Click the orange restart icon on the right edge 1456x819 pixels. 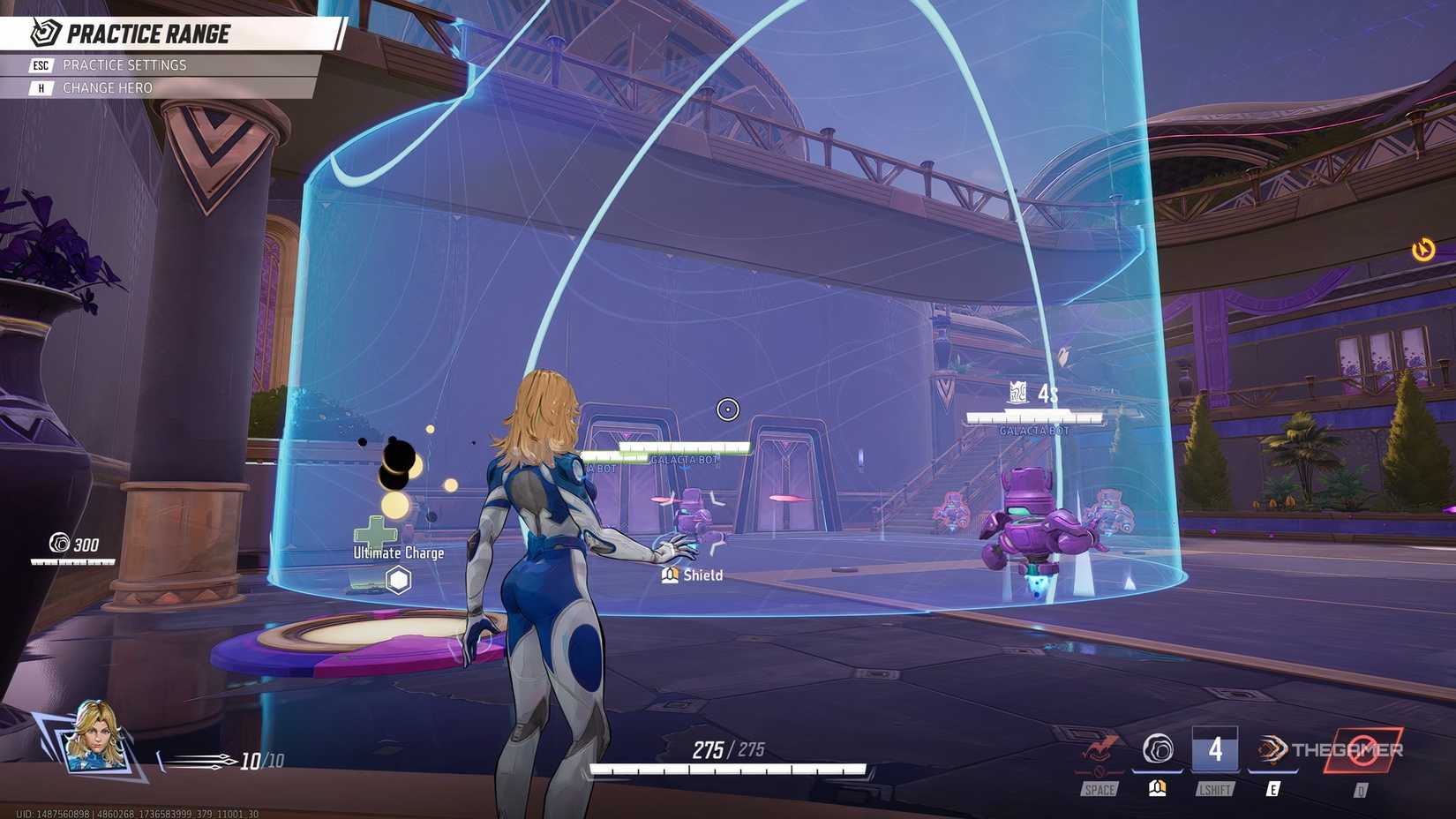click(1424, 251)
